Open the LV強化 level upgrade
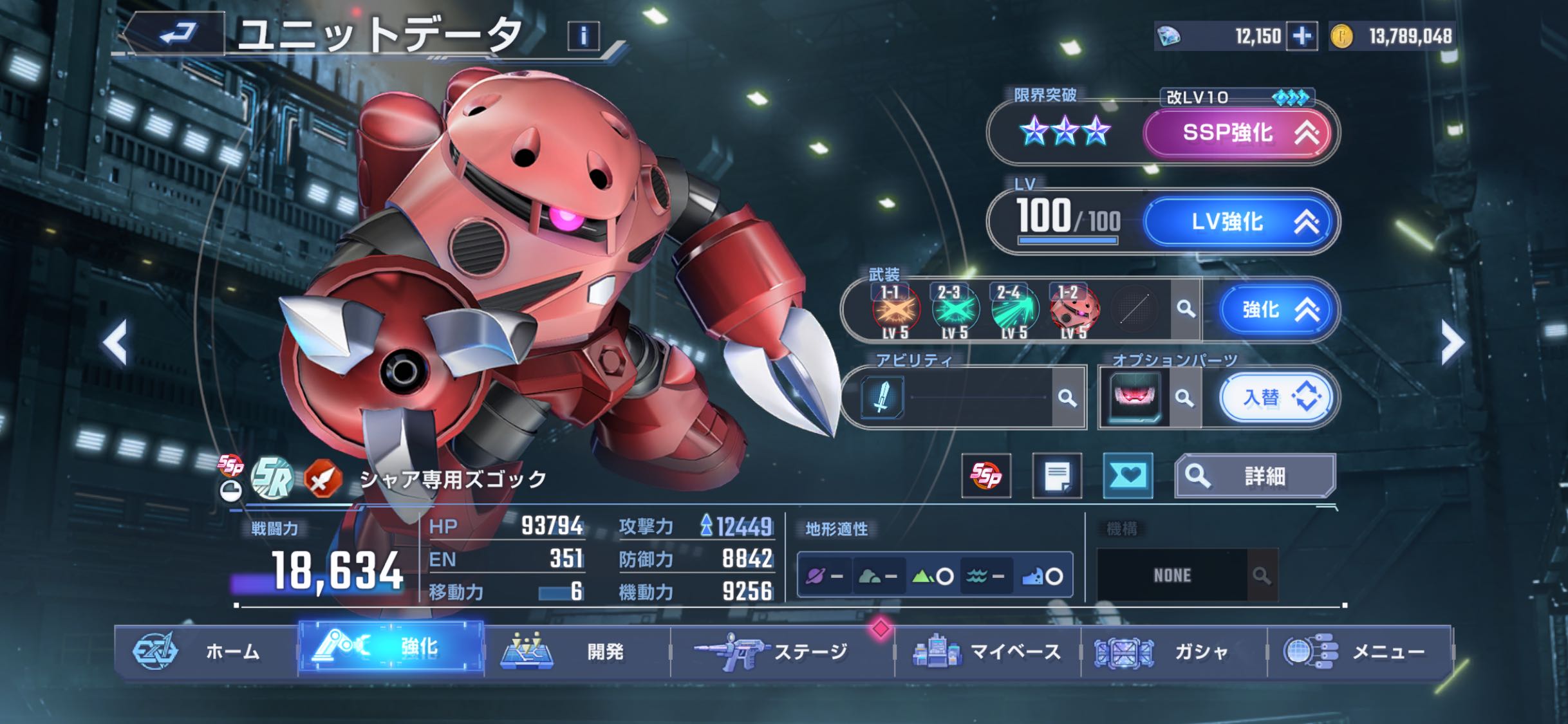This screenshot has height=724, width=1568. click(x=1238, y=222)
